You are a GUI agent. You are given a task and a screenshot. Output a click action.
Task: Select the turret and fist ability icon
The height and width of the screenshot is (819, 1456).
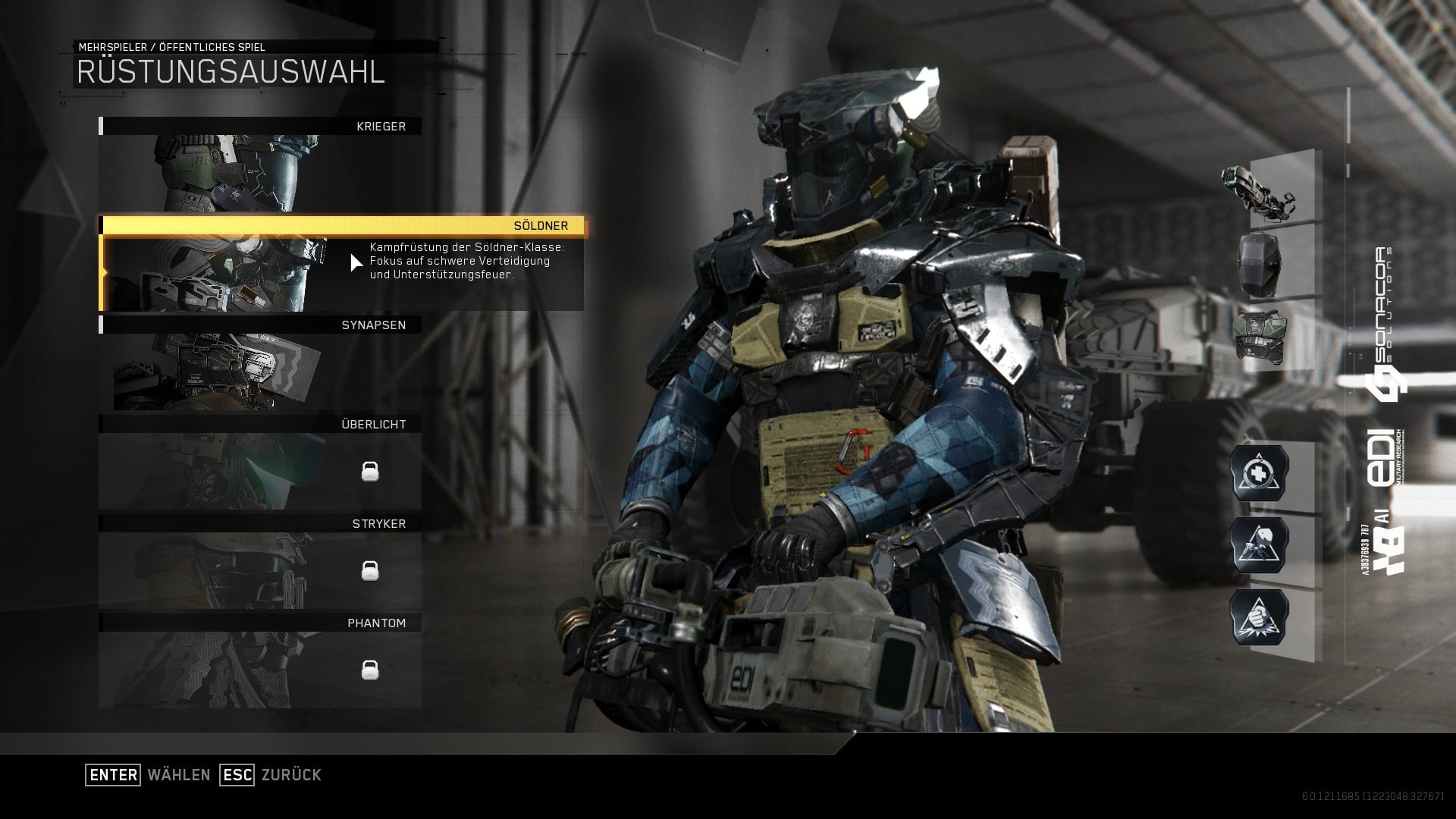[1260, 545]
